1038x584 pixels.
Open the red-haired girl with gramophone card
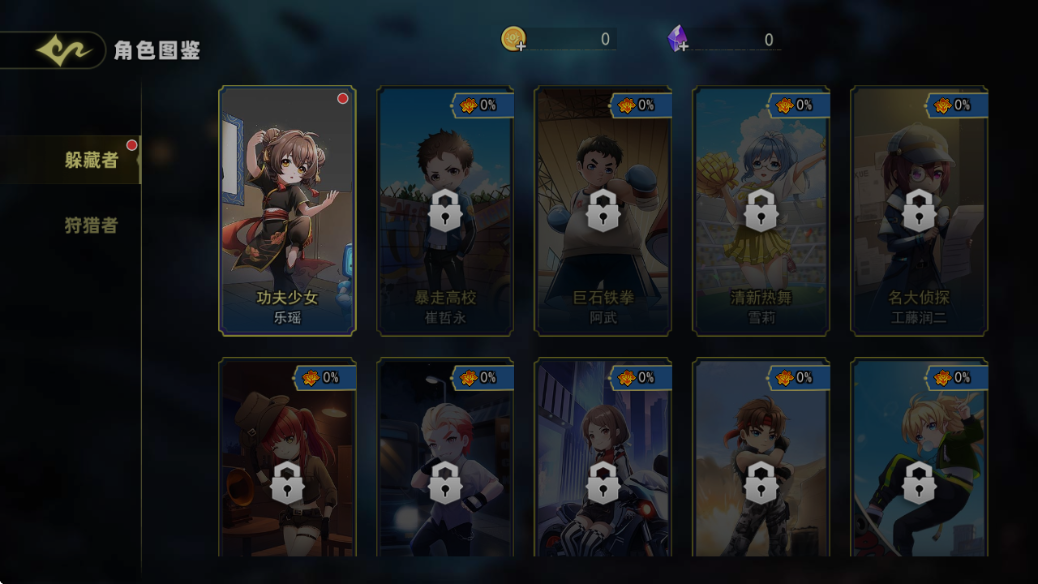(287, 460)
